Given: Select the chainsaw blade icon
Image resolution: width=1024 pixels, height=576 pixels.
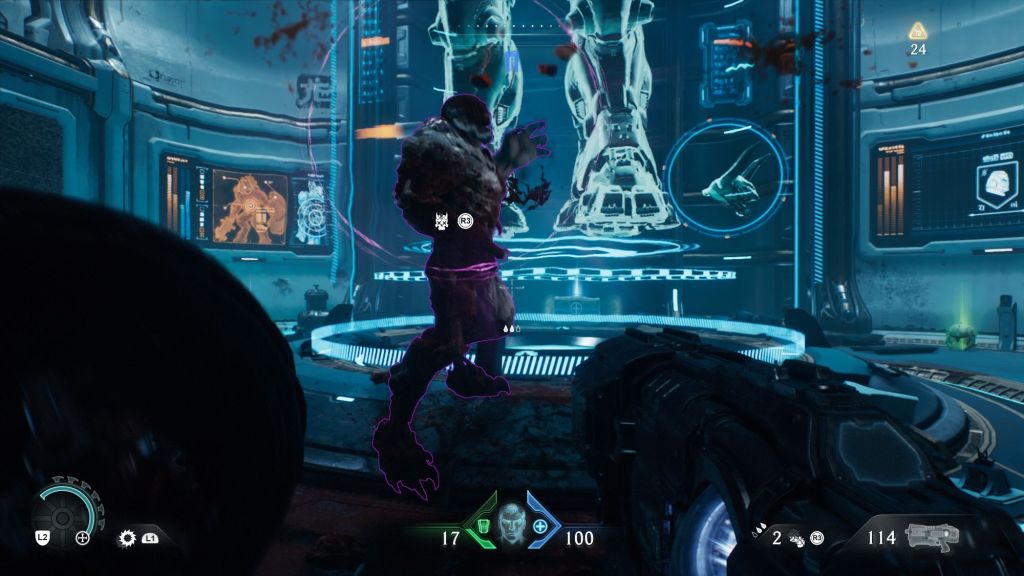Looking at the screenshot, I should [128, 537].
